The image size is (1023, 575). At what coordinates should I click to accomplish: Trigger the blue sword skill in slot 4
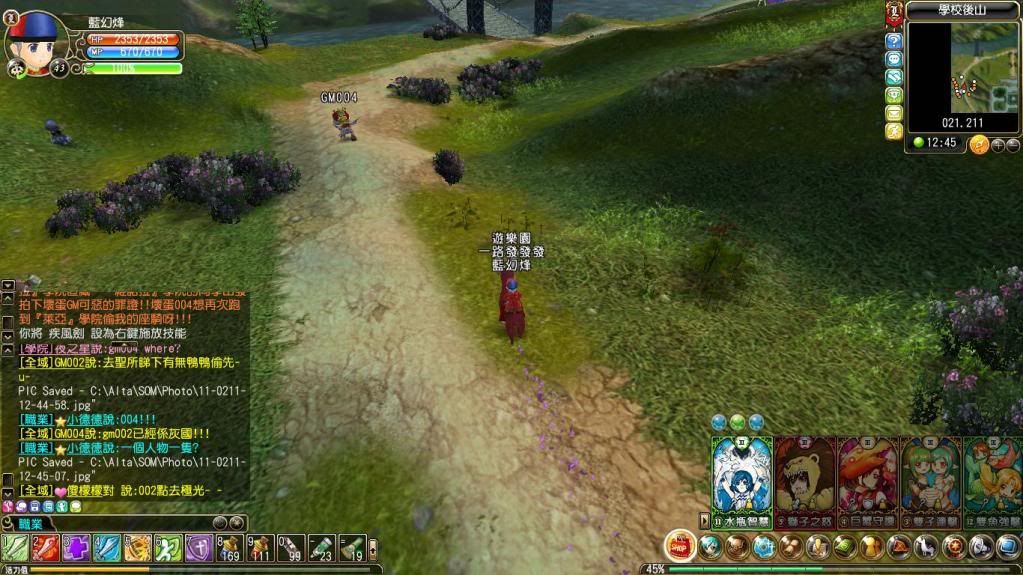pos(107,547)
